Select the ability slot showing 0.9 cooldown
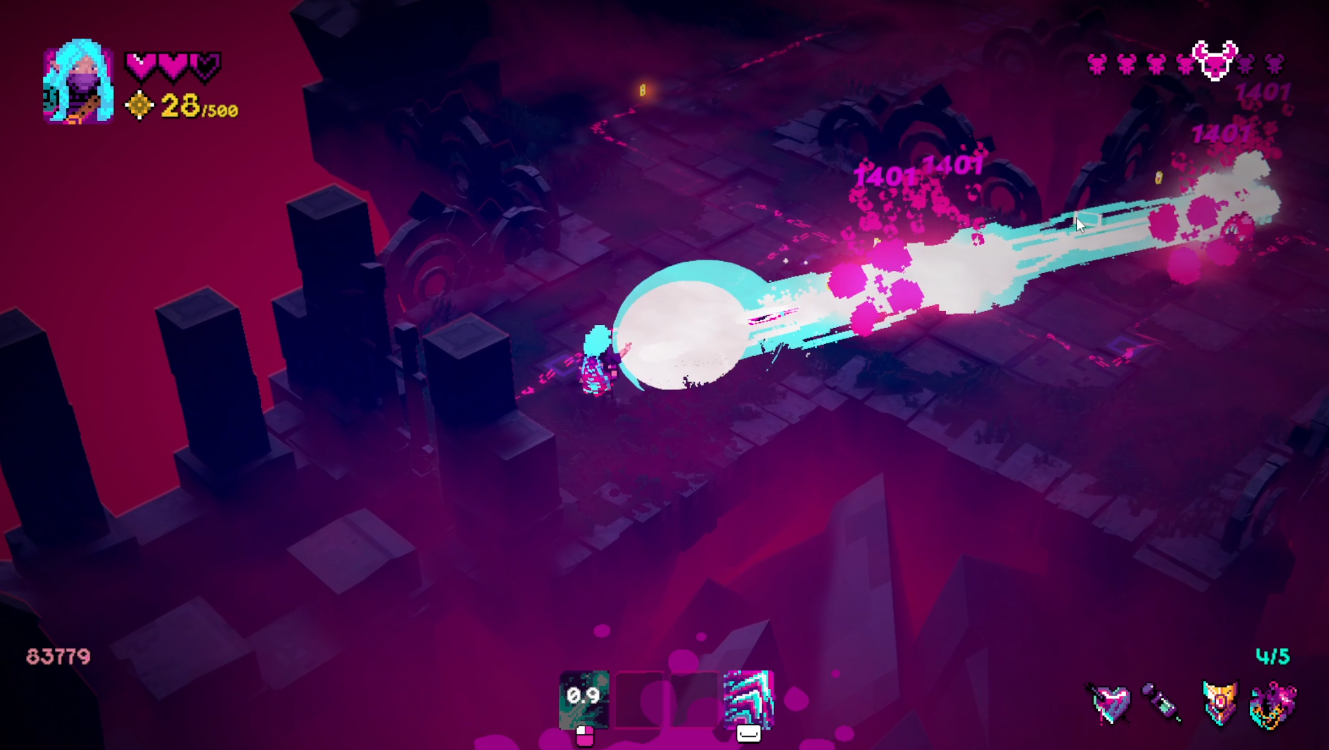The height and width of the screenshot is (750, 1329). coord(584,696)
